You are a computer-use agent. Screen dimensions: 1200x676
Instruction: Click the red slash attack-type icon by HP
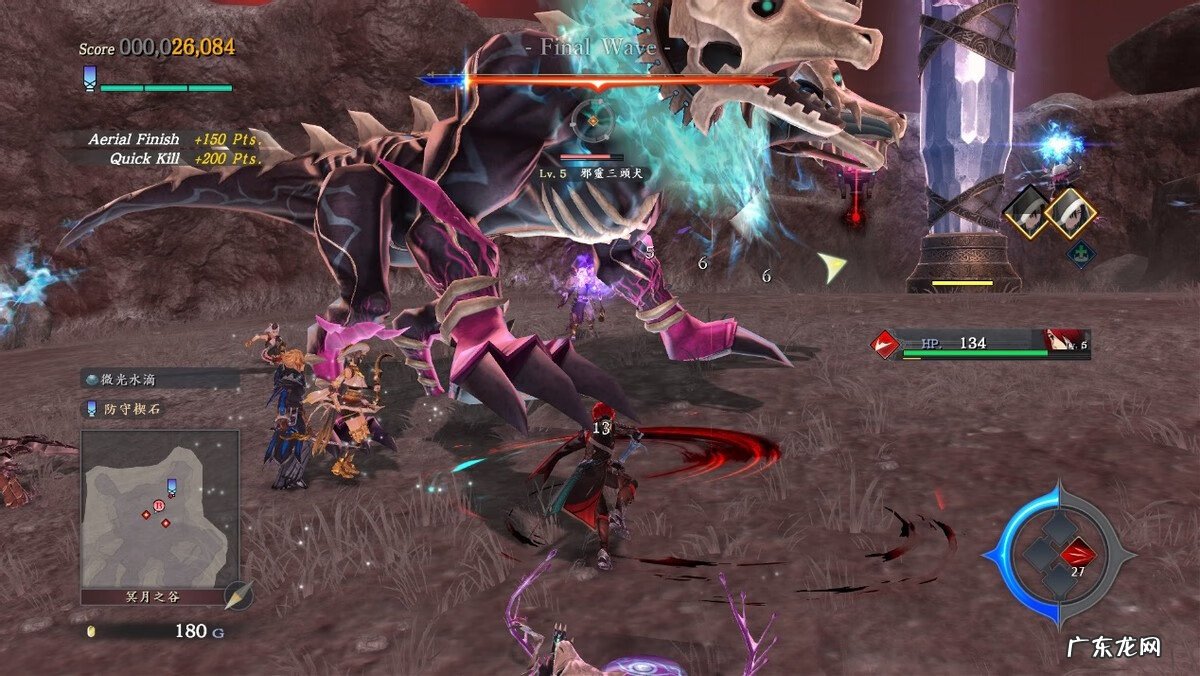coord(885,345)
